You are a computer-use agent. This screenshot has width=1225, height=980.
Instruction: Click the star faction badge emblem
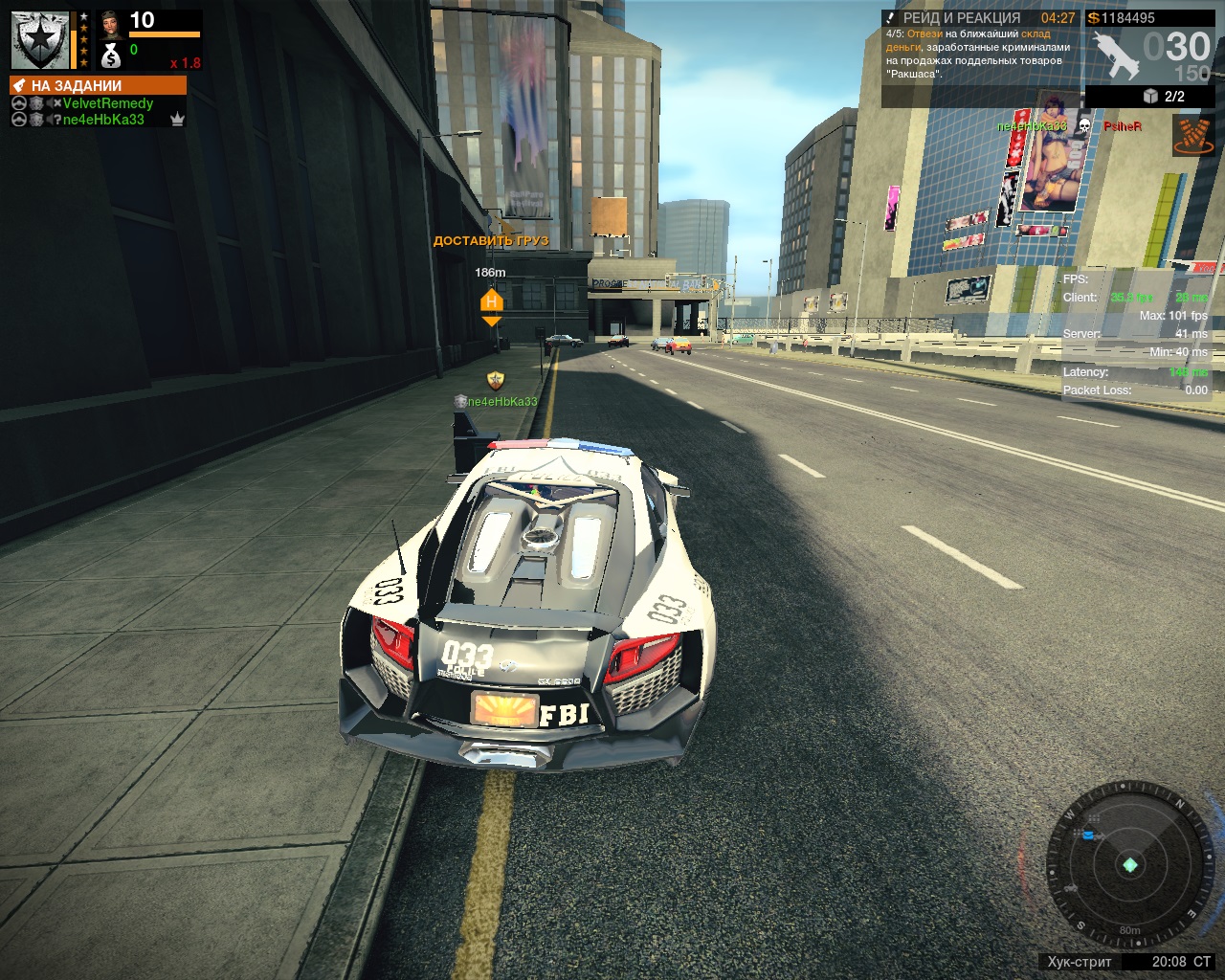point(39,40)
